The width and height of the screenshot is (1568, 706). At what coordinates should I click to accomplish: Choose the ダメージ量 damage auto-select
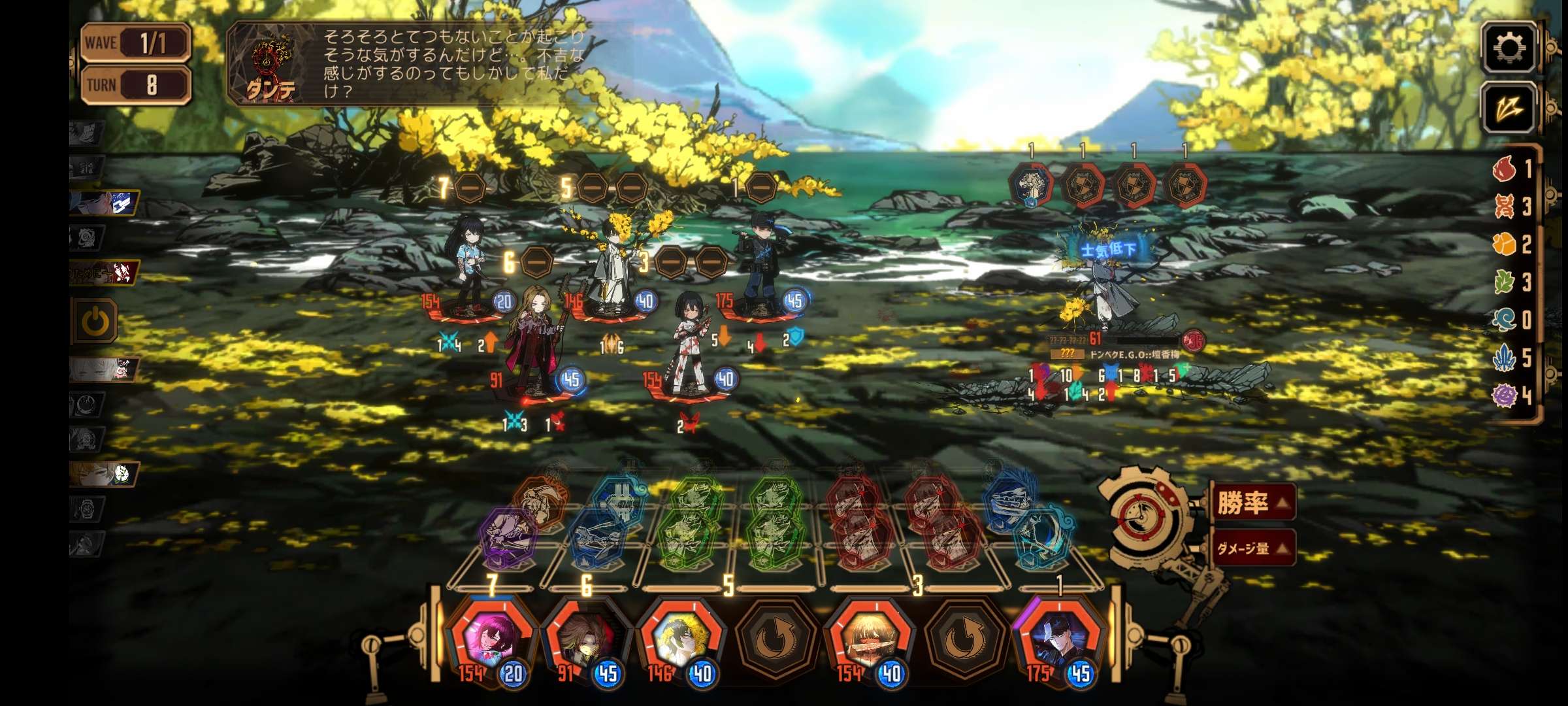[x=1251, y=548]
